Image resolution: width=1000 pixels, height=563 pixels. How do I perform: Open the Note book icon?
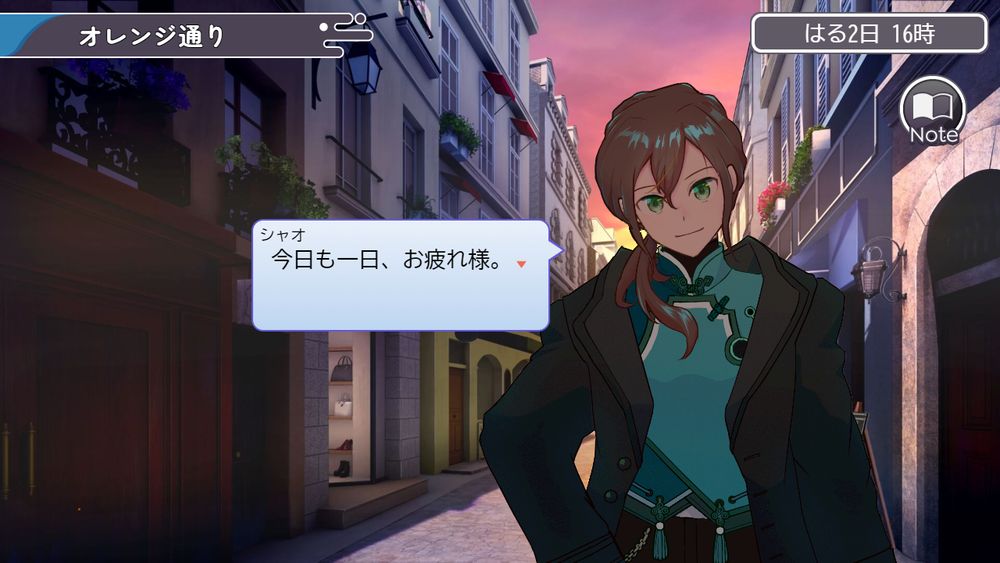pos(932,109)
